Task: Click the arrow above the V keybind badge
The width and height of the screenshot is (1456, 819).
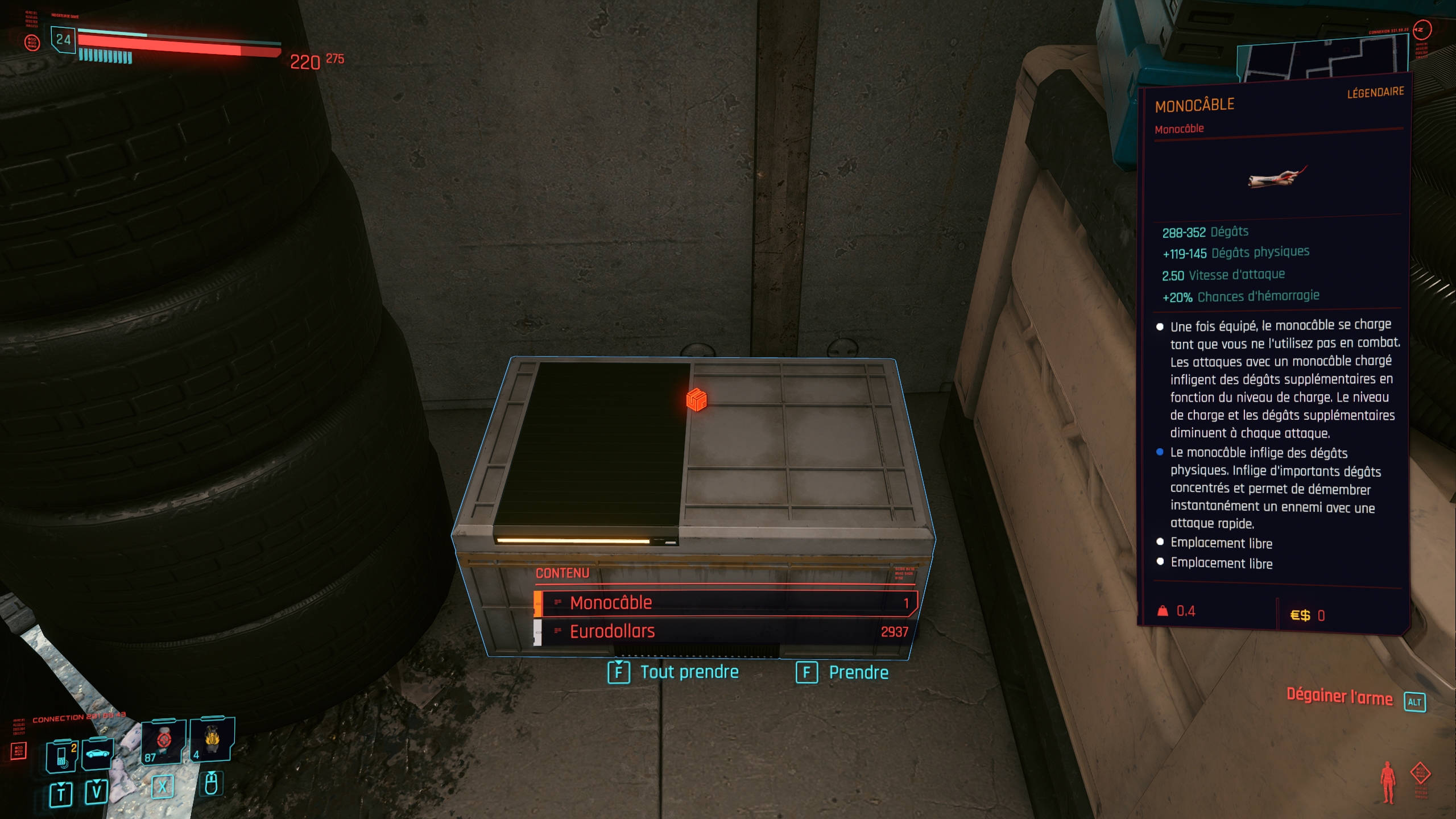Action: 97,783
